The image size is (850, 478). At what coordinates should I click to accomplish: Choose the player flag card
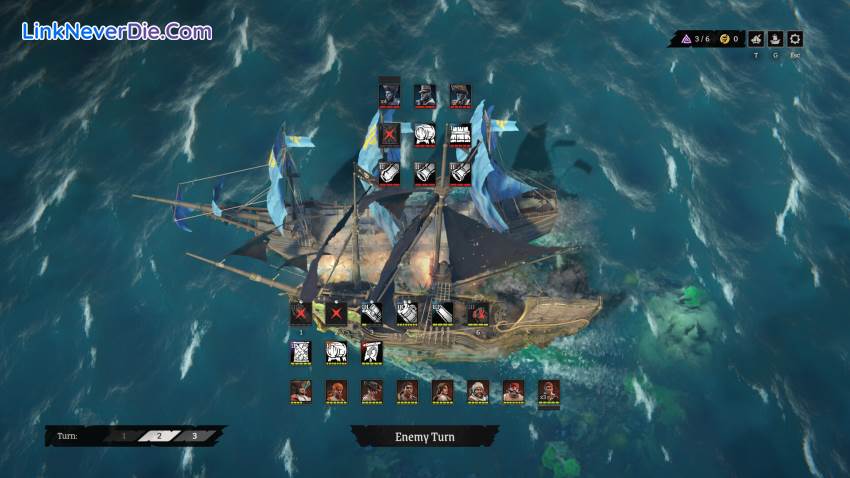click(370, 352)
